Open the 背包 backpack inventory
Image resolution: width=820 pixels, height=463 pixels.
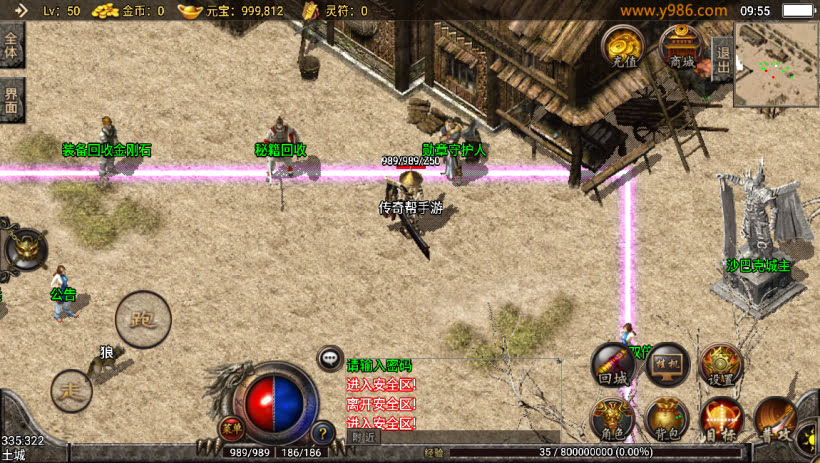tap(666, 418)
